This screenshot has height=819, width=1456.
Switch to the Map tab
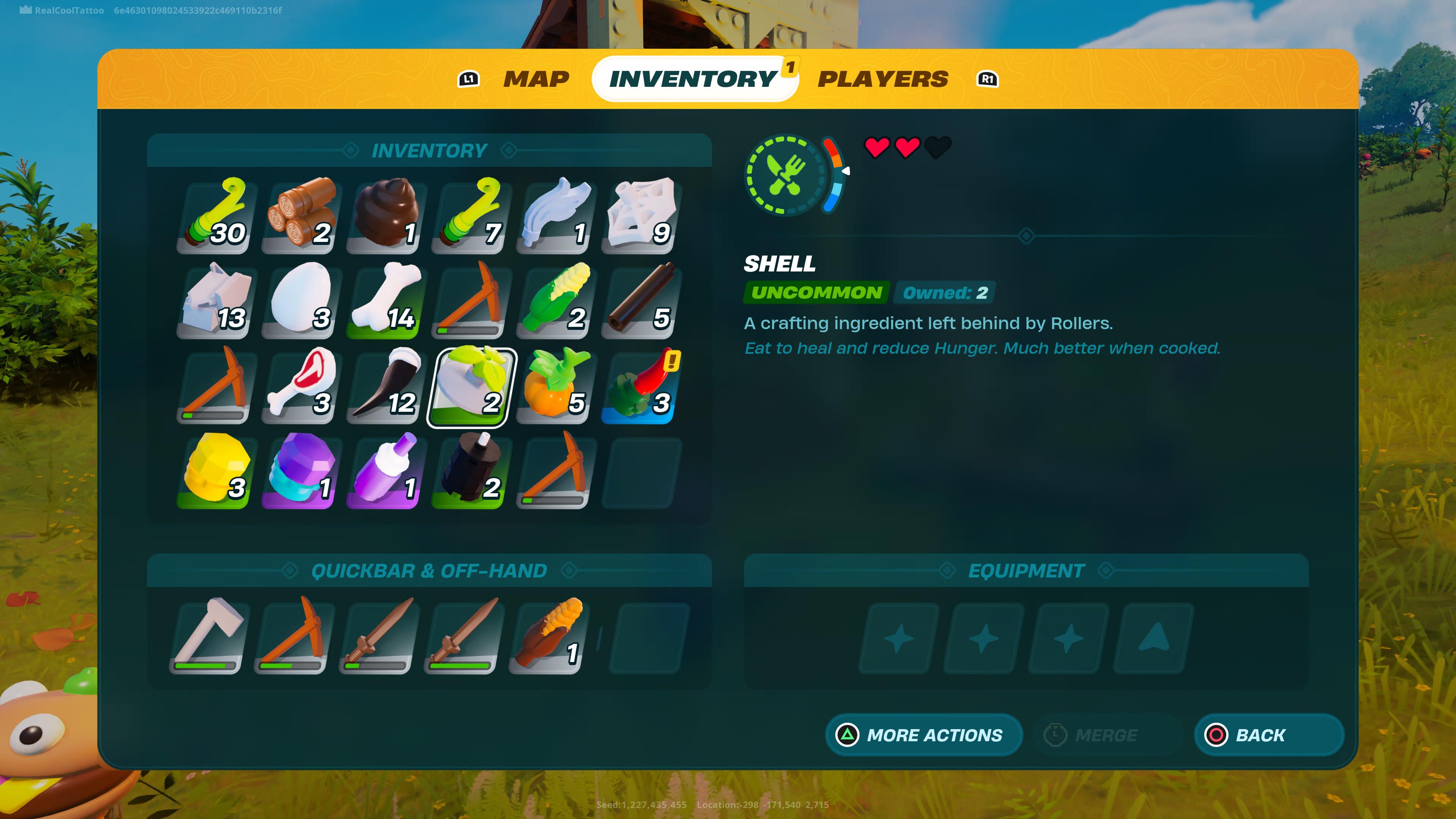pyautogui.click(x=536, y=79)
